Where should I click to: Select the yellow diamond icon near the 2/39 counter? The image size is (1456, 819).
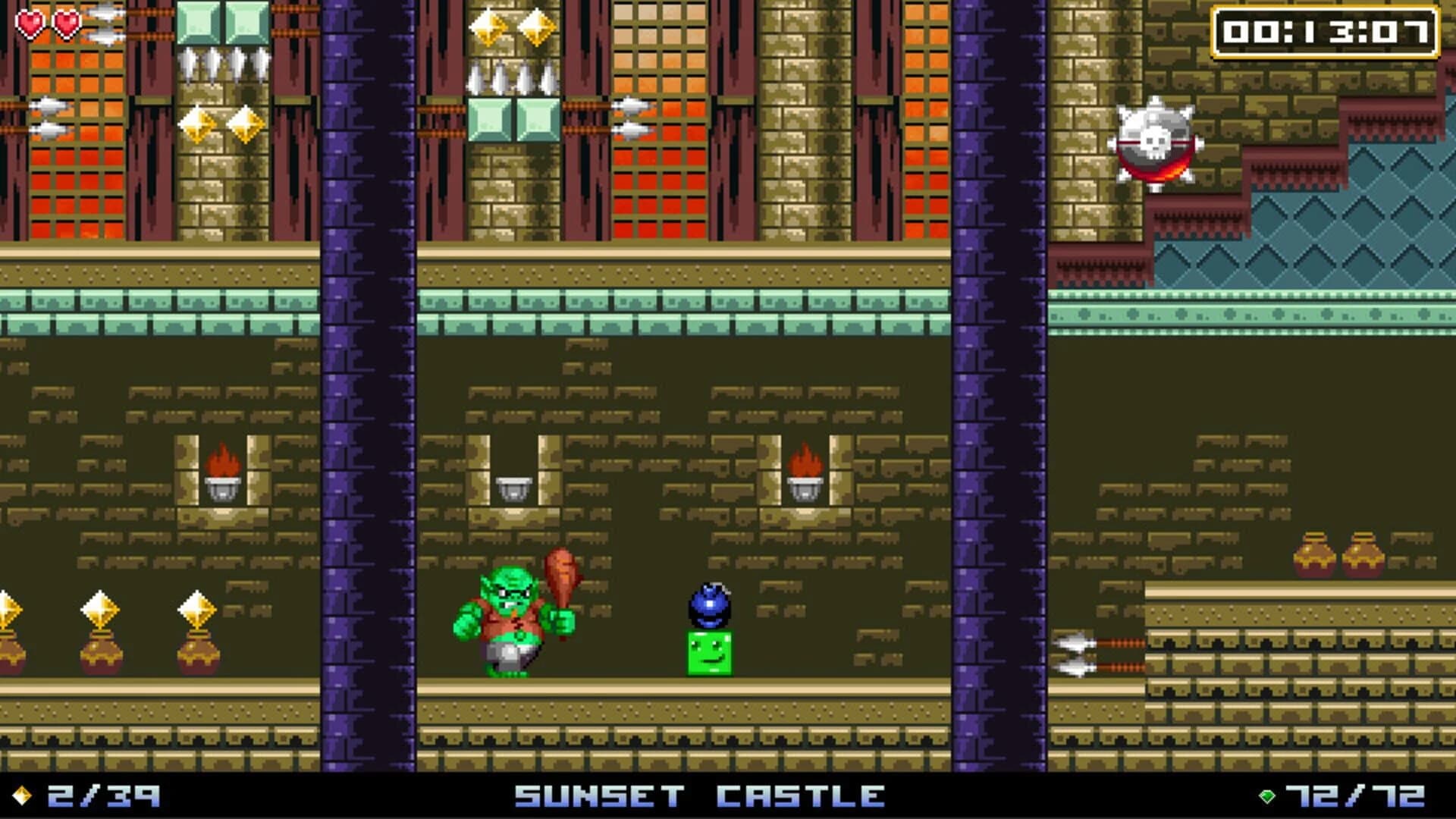pyautogui.click(x=22, y=795)
